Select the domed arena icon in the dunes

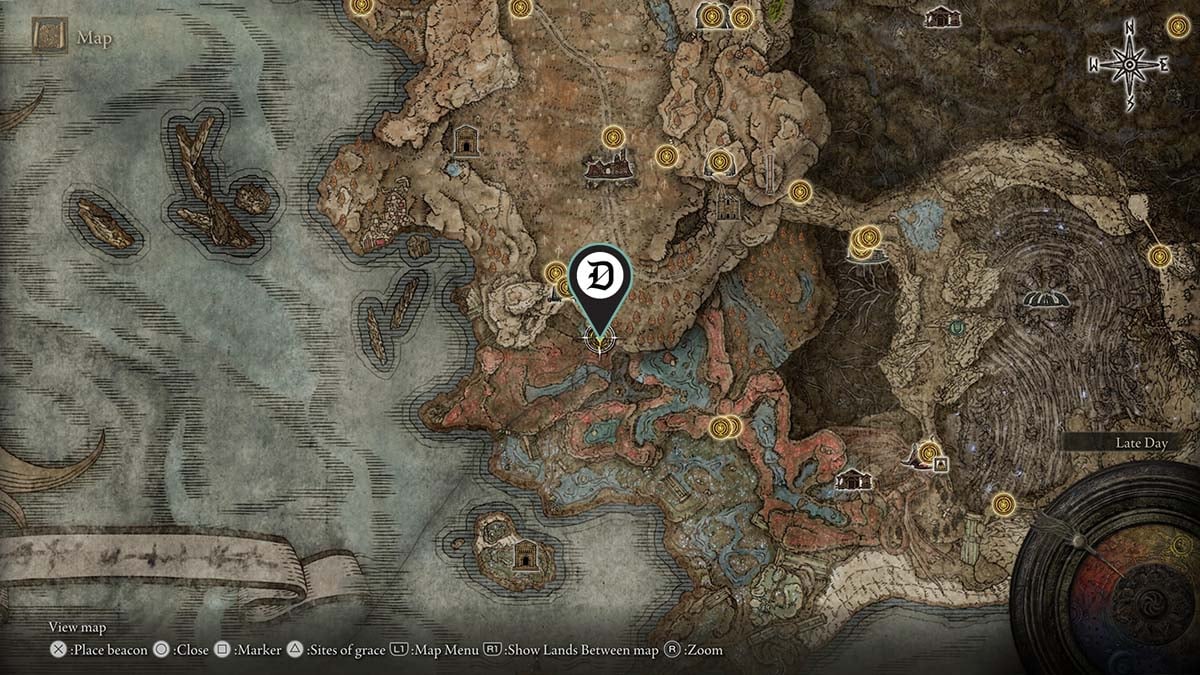pyautogui.click(x=1046, y=298)
